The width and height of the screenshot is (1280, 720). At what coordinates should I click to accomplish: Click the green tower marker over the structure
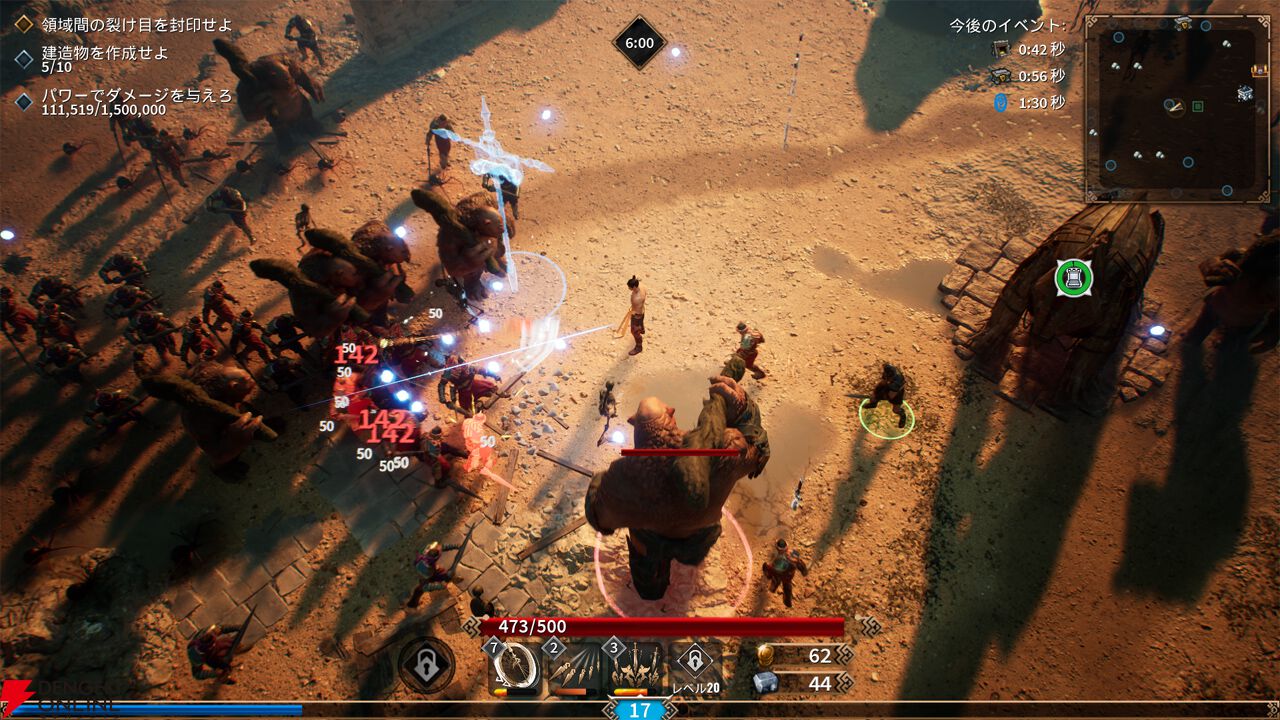[x=1074, y=277]
